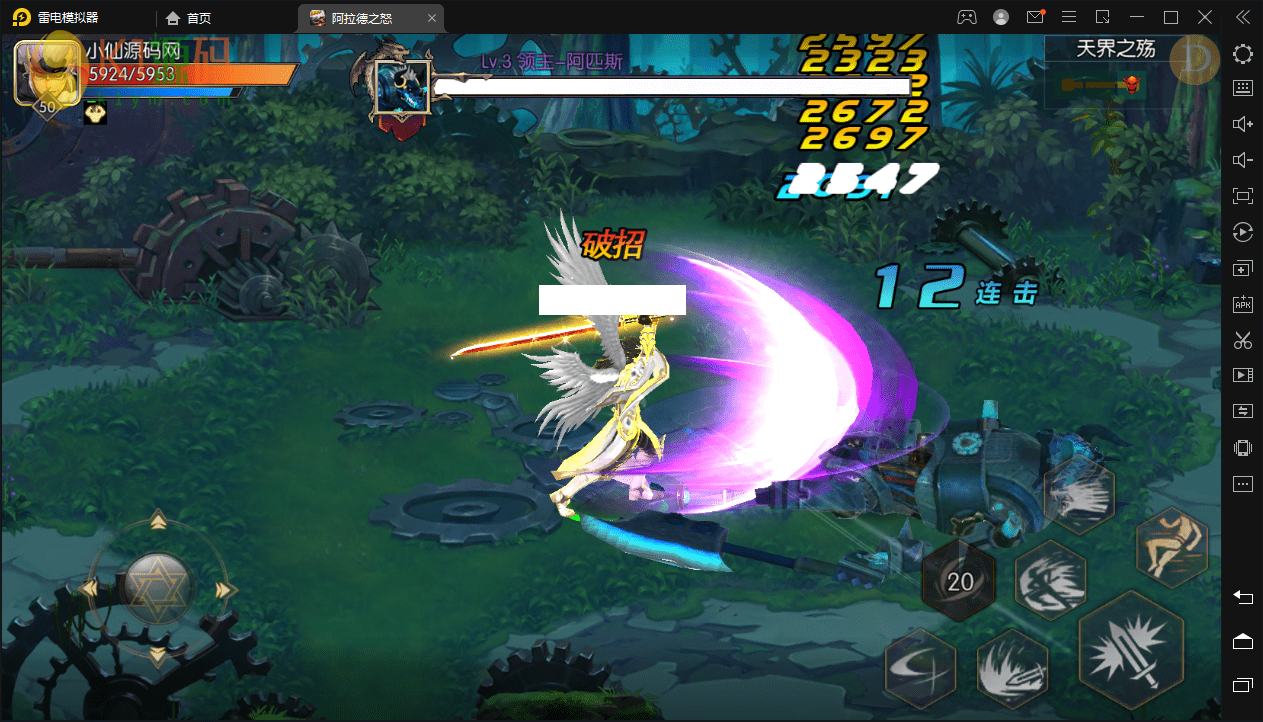
Task: Activate the whirlwind spin skill
Action: 1050,581
